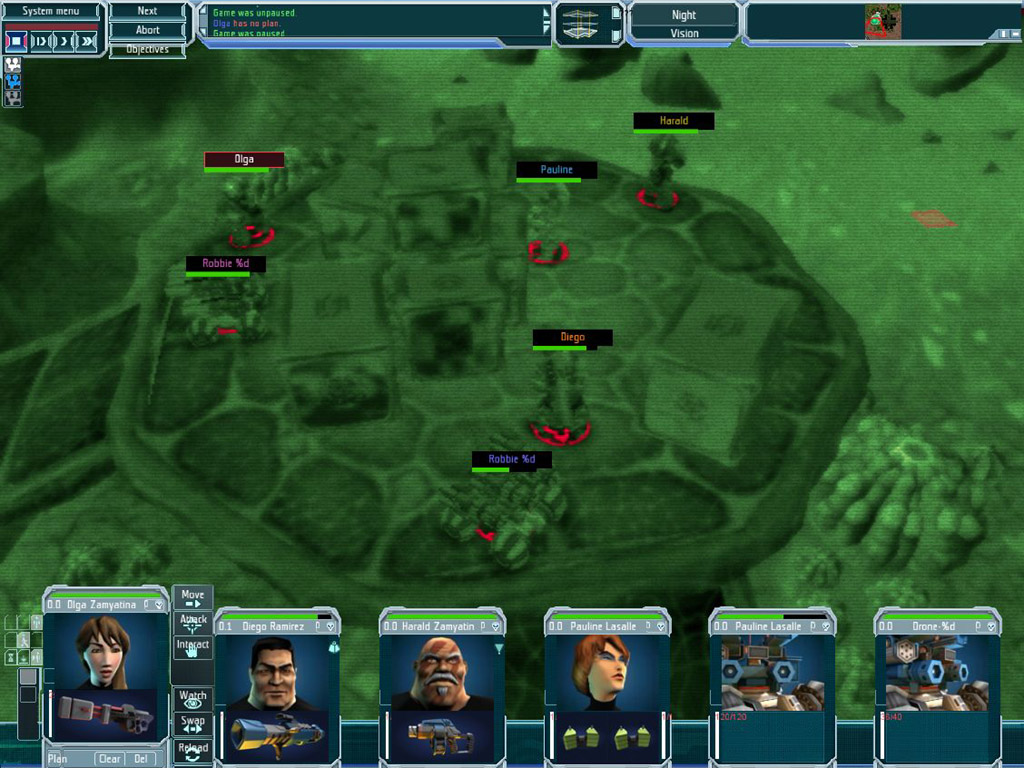The width and height of the screenshot is (1024, 768).
Task: Show the mission Objectives
Action: [x=147, y=49]
